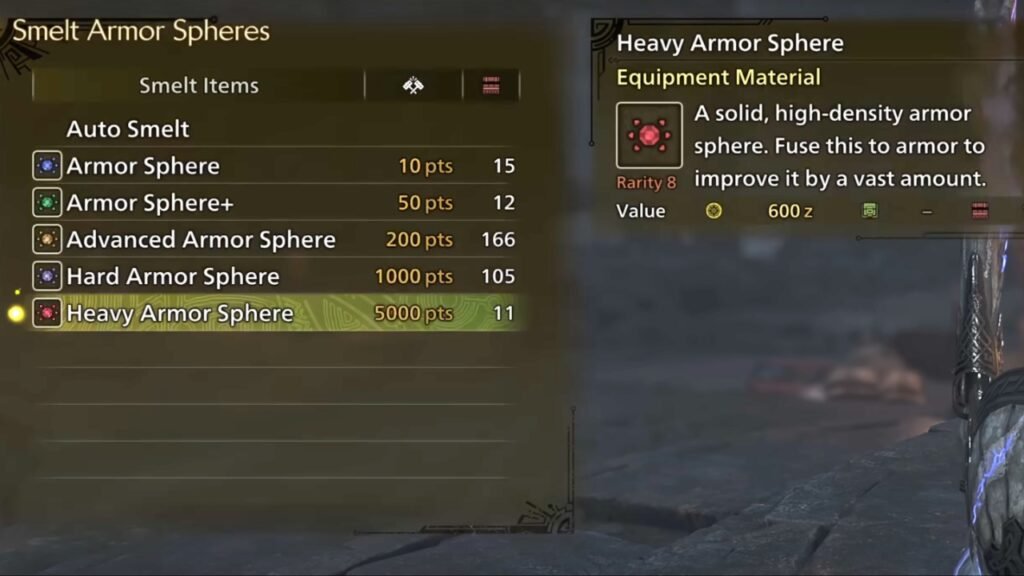The width and height of the screenshot is (1024, 576).
Task: Choose the Auto Smelt option
Action: click(x=128, y=129)
